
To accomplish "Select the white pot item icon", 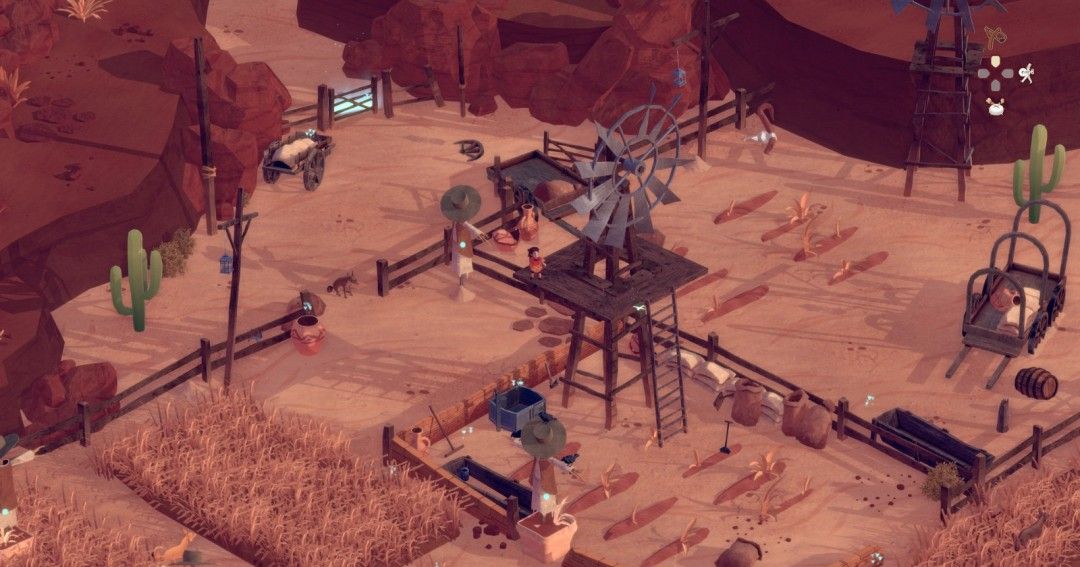I will pos(995,107).
